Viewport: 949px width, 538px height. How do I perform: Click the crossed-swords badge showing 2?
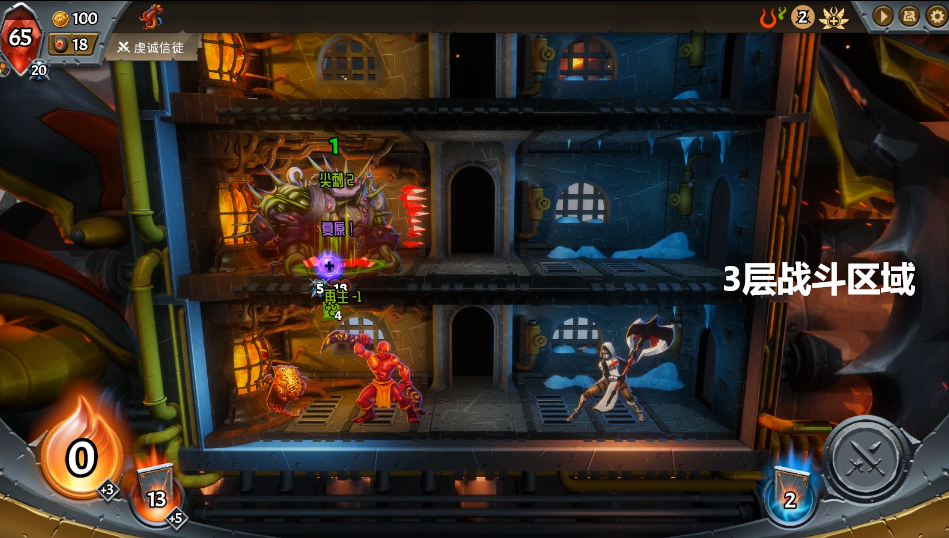pyautogui.click(x=802, y=17)
